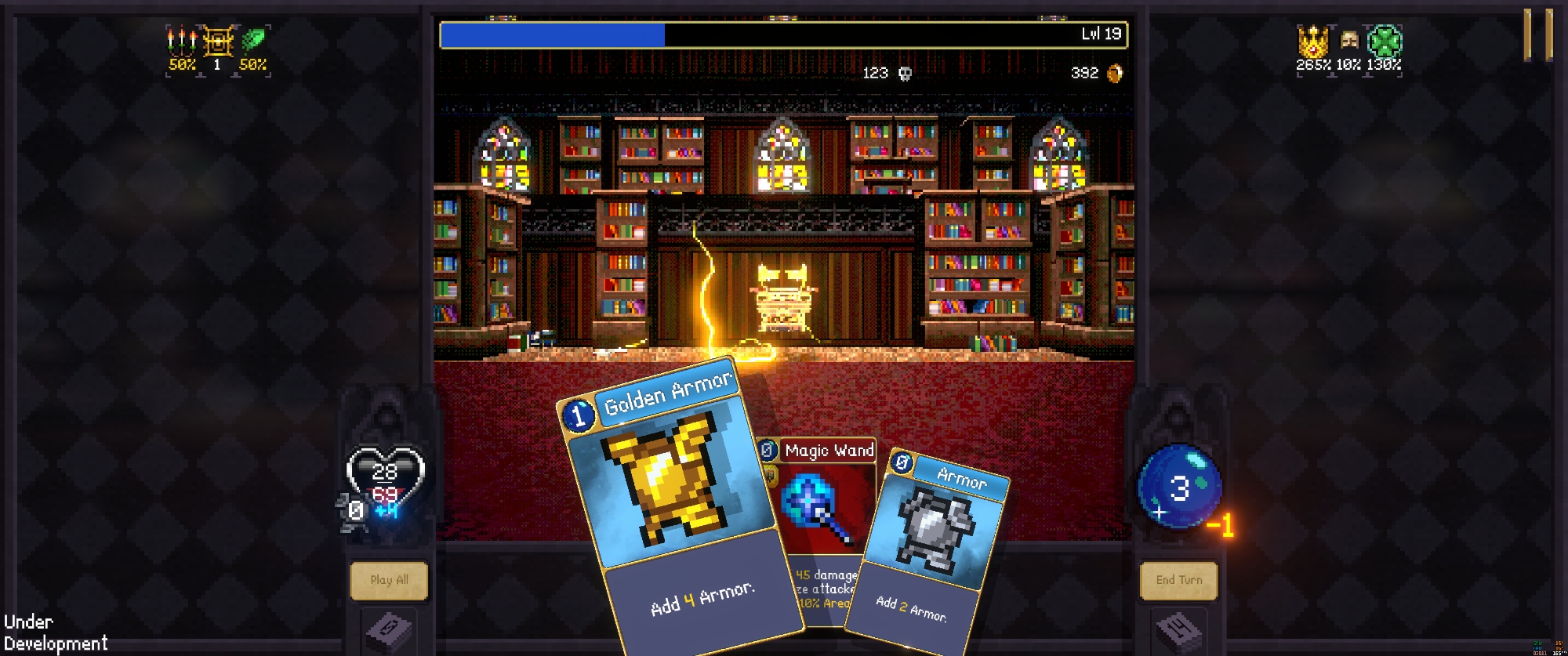The width and height of the screenshot is (1568, 656).
Task: Inspect the green clover 130% luck icon
Action: [1385, 41]
